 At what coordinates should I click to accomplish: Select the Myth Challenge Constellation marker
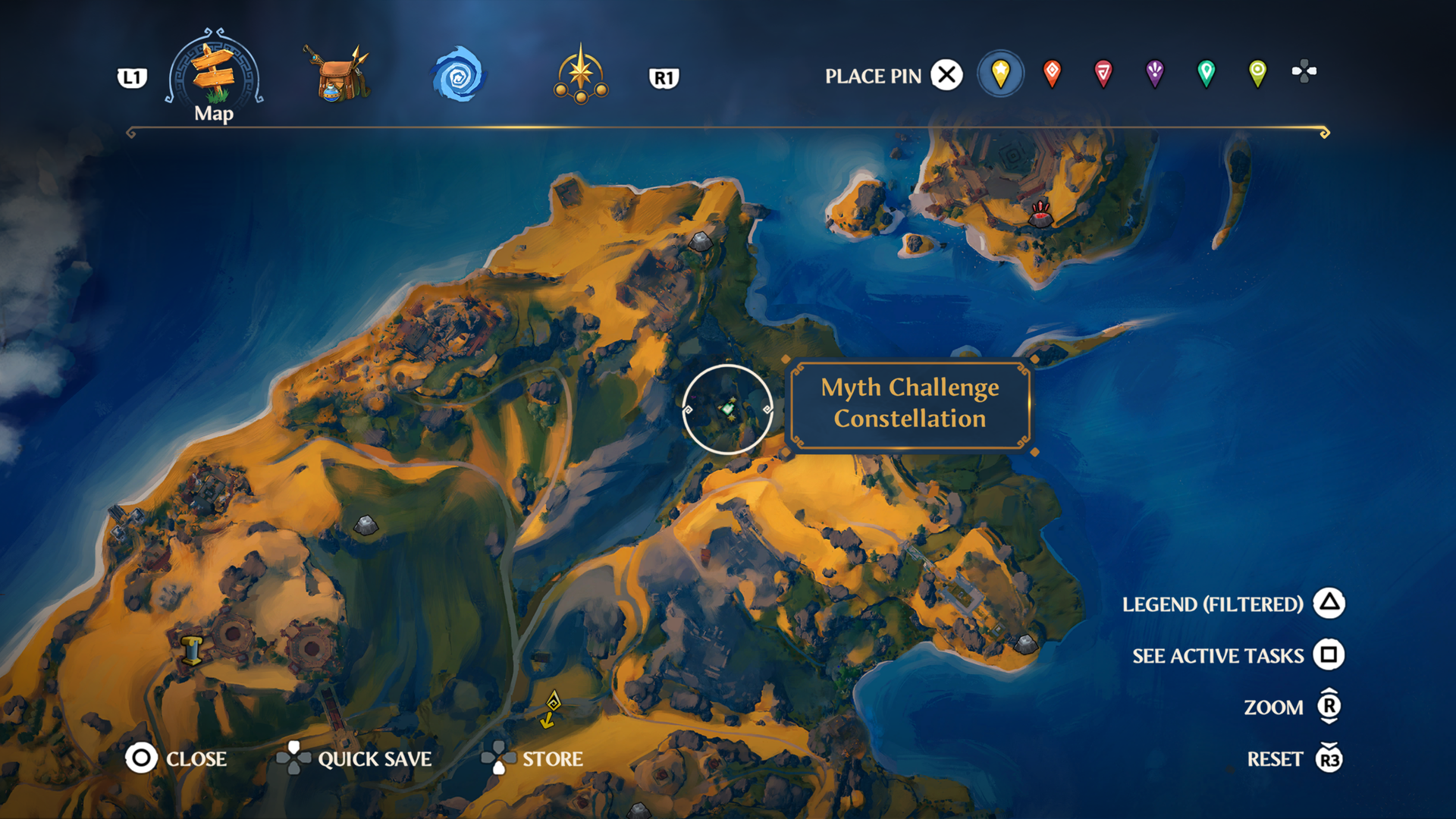tap(728, 409)
